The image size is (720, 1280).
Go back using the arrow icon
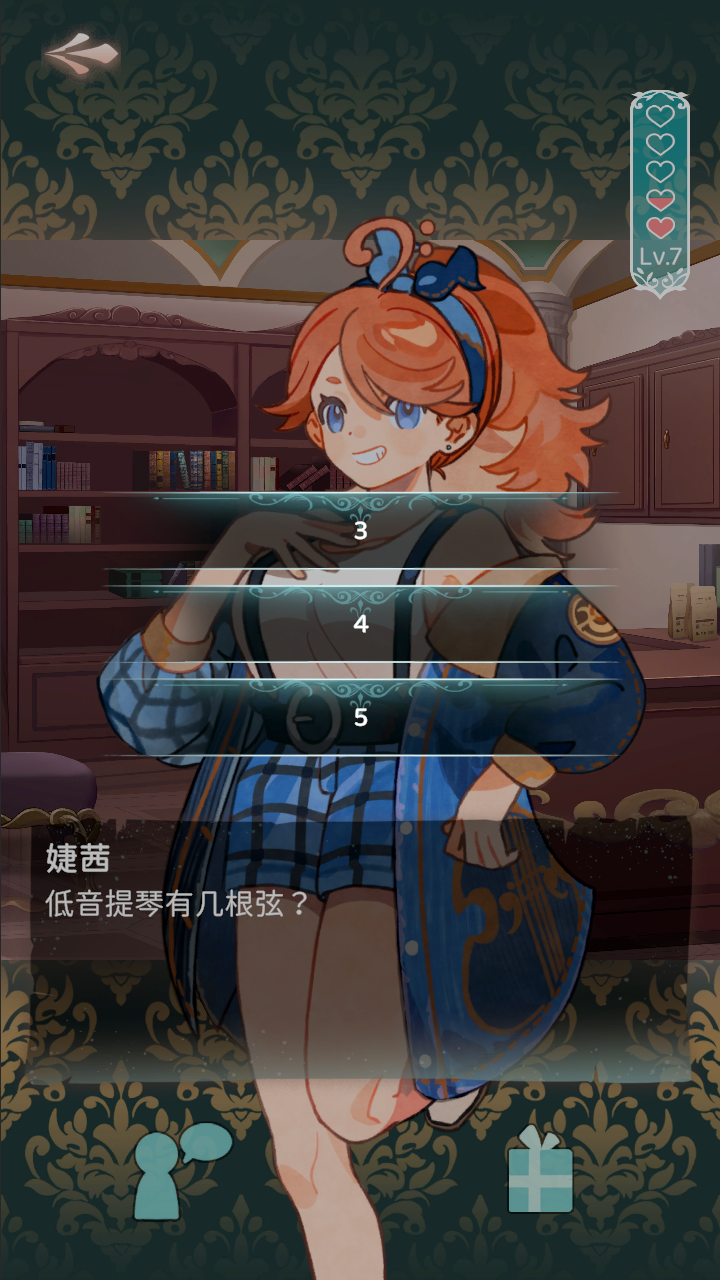(81, 52)
